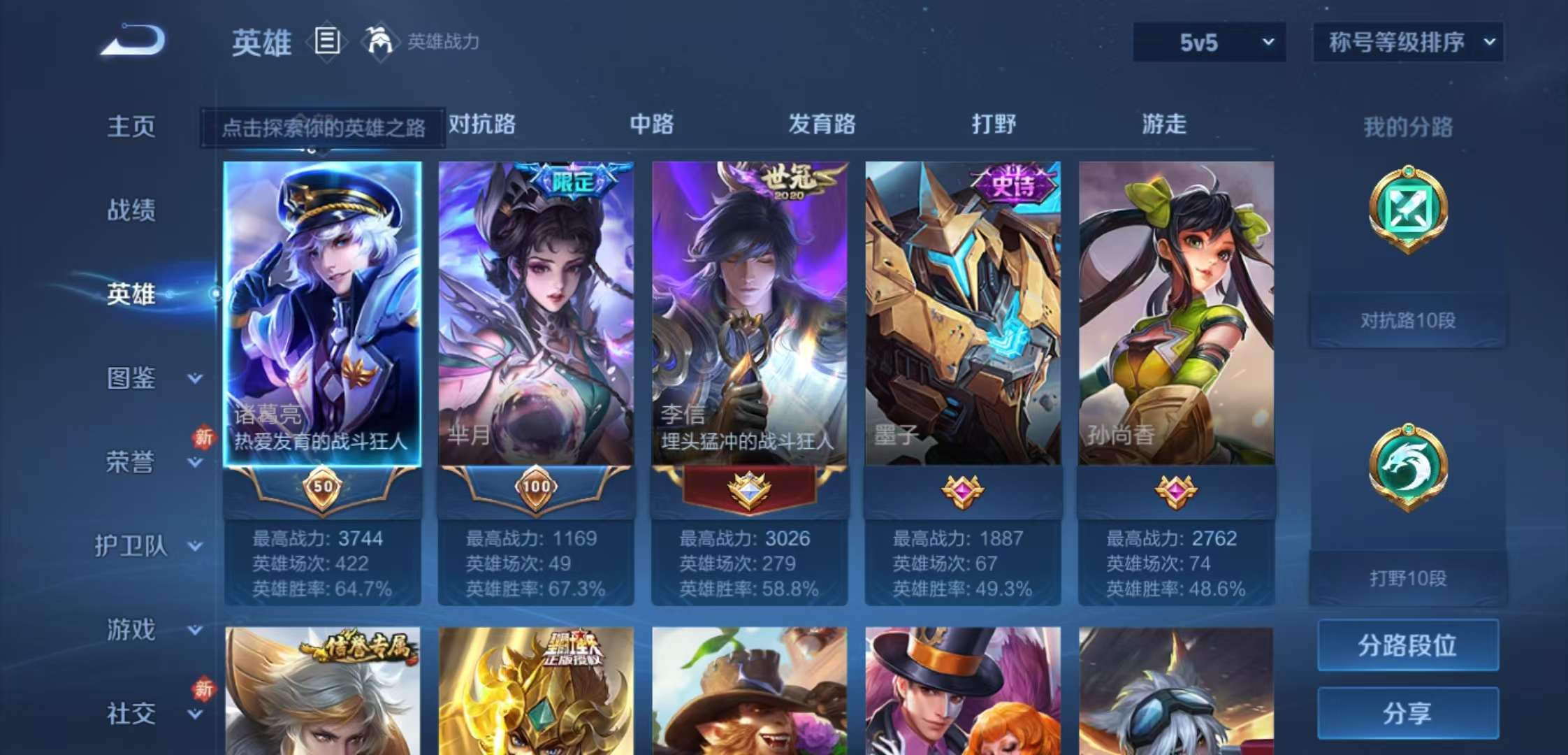Expand the 图鉴 sidebar section

[x=145, y=379]
